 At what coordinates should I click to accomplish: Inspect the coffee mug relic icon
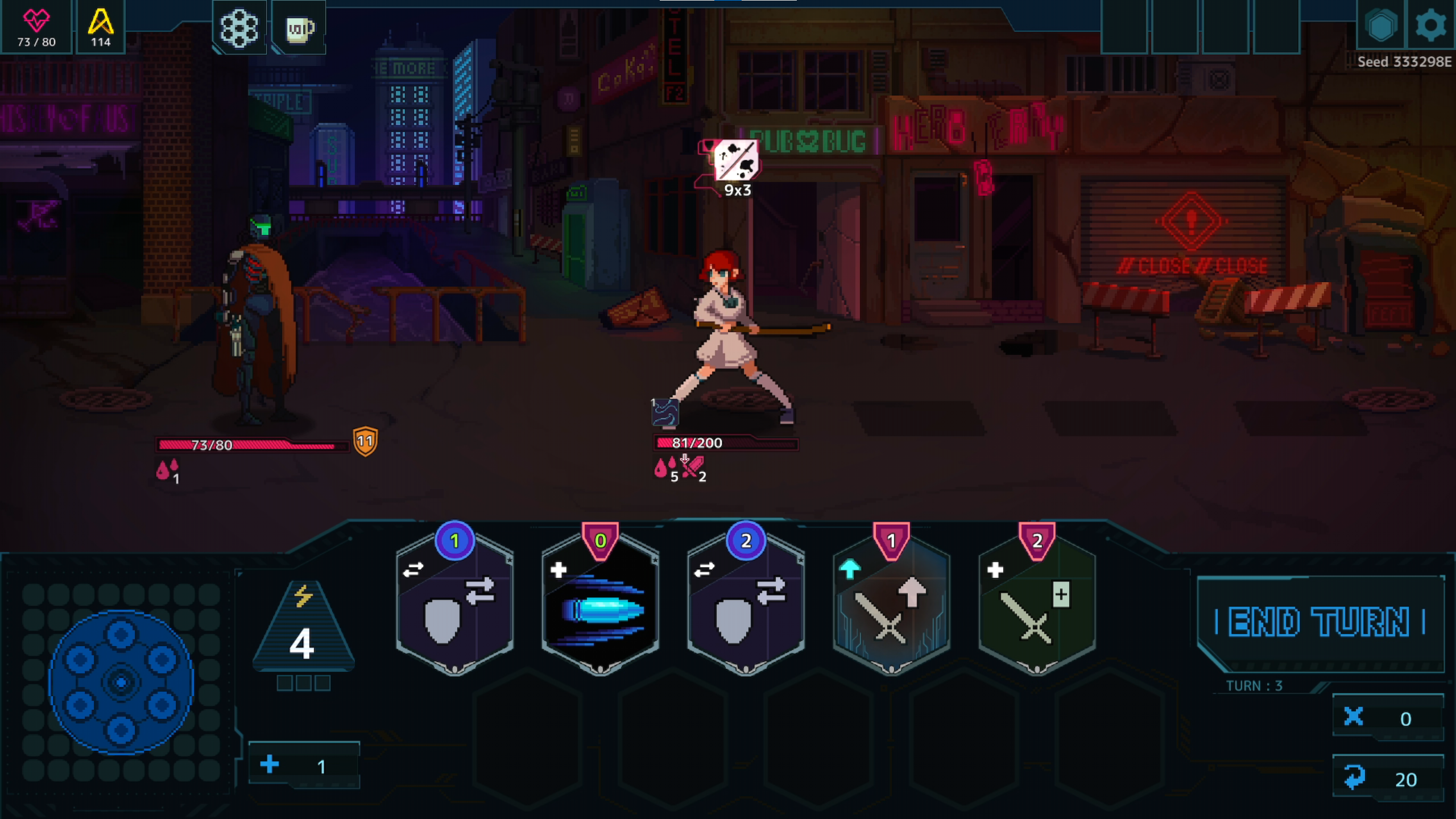tap(299, 28)
